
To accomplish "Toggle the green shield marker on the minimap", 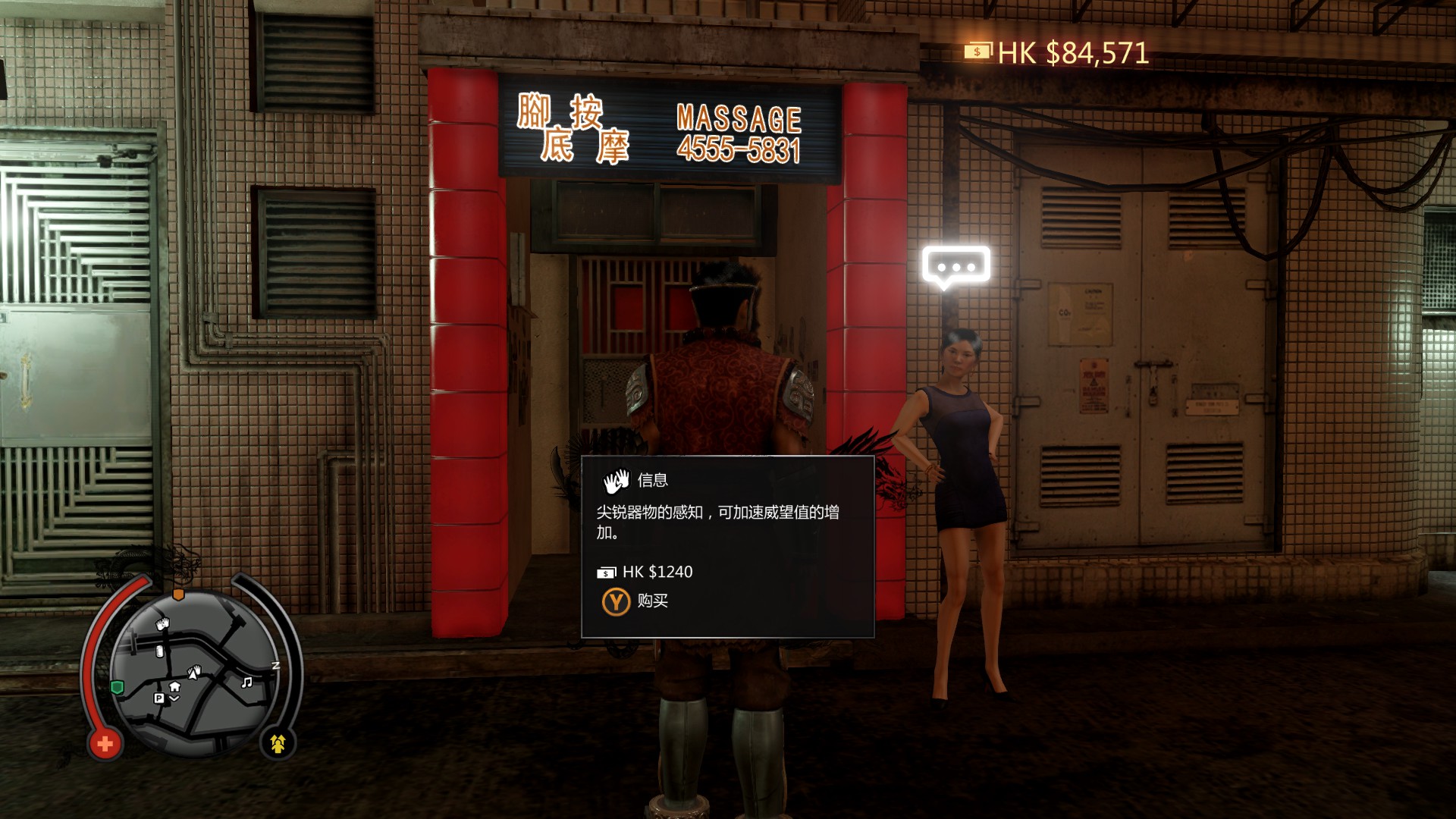I will click(117, 687).
